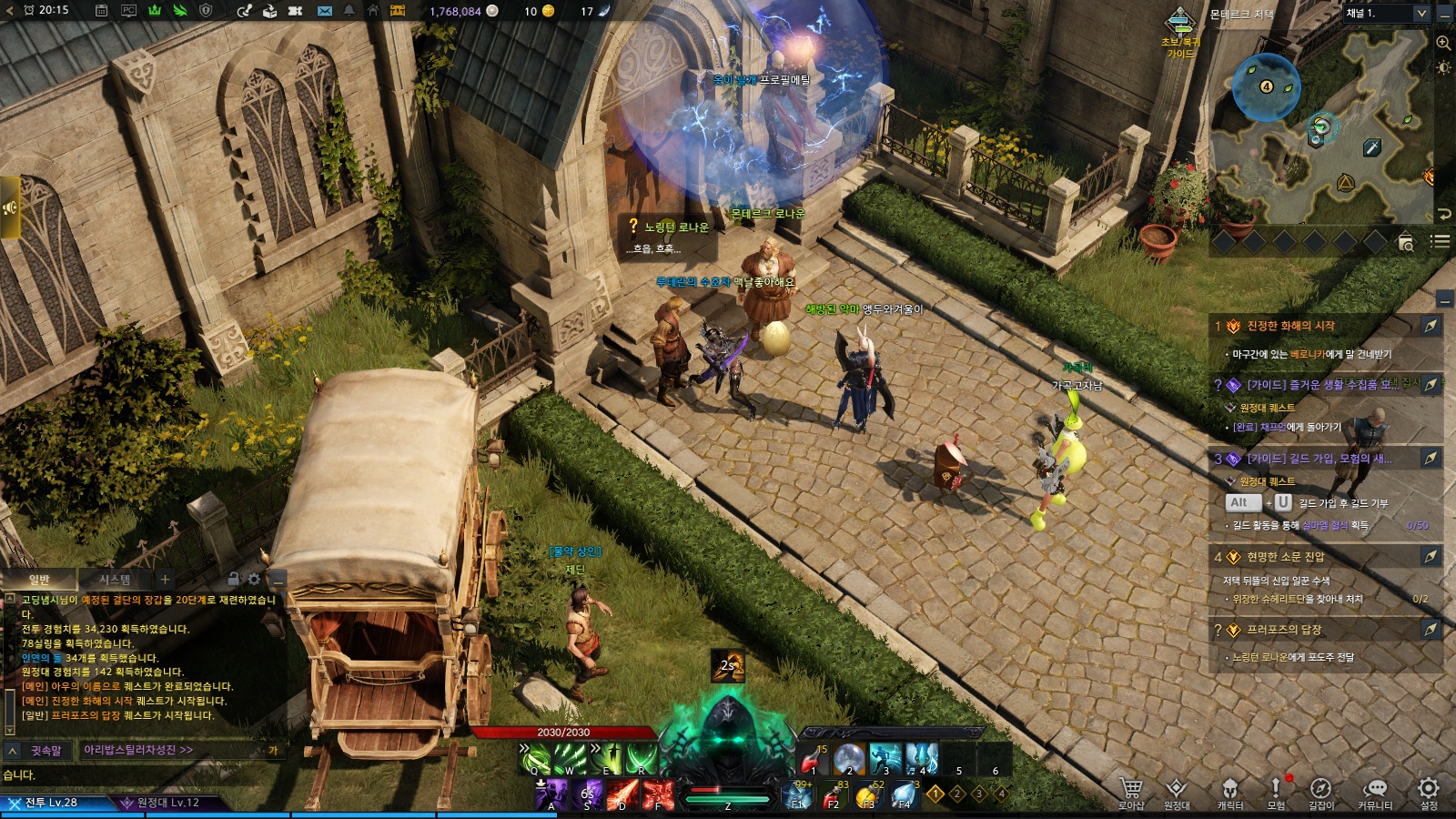Open the mail envelope icon

[x=325, y=11]
